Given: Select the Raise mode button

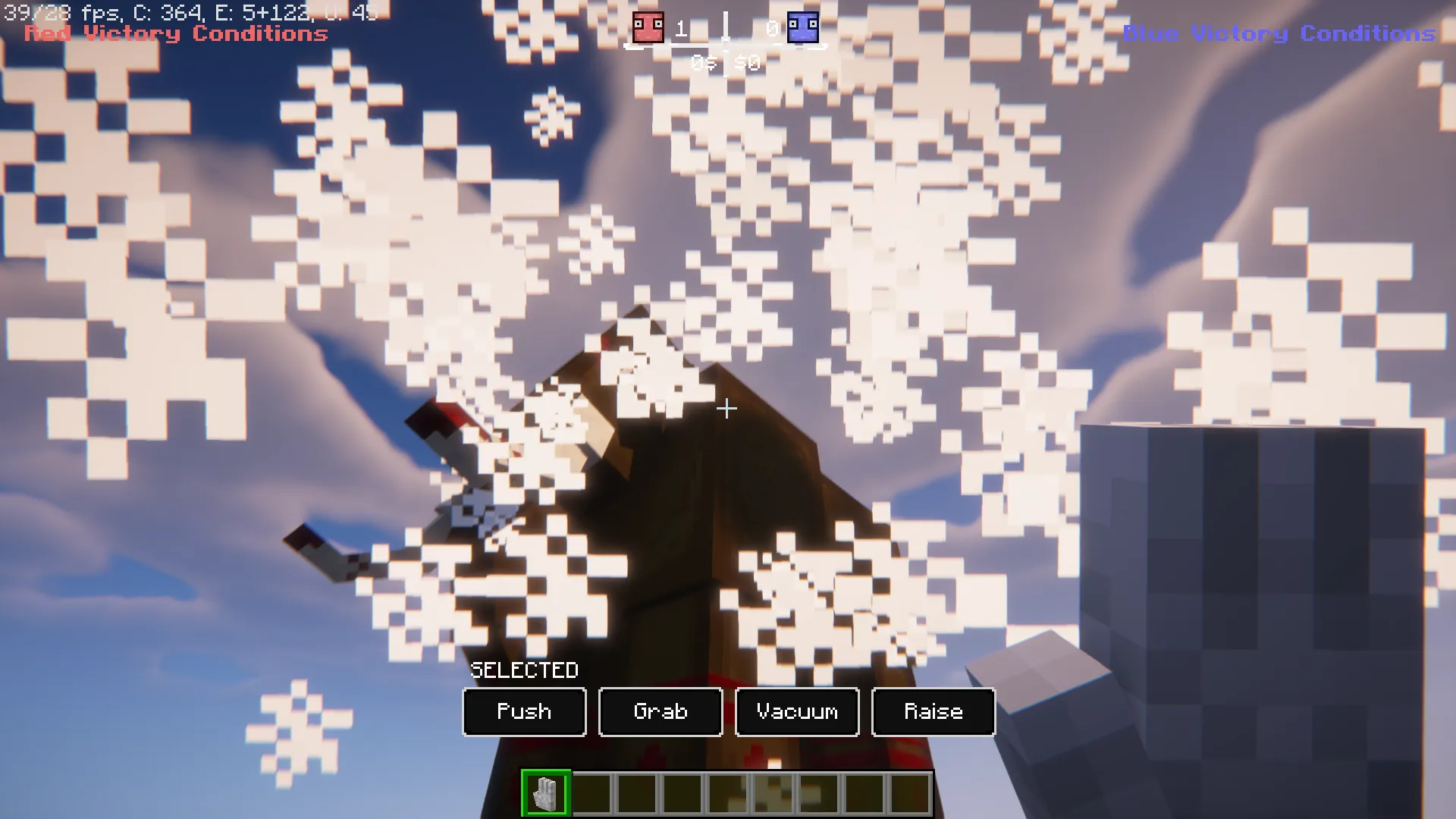Looking at the screenshot, I should coord(933,712).
